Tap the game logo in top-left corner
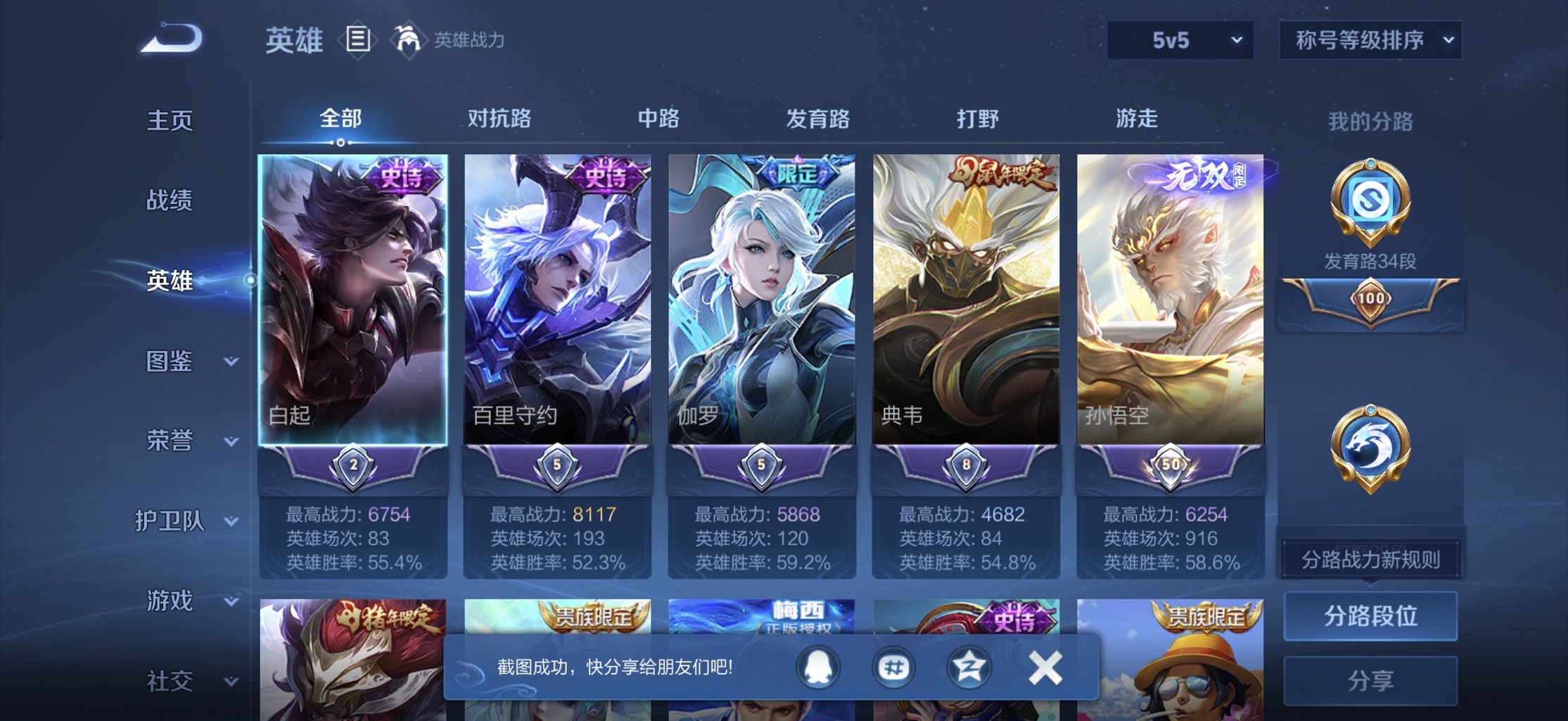Screen dimensions: 1568x721 coord(172,39)
